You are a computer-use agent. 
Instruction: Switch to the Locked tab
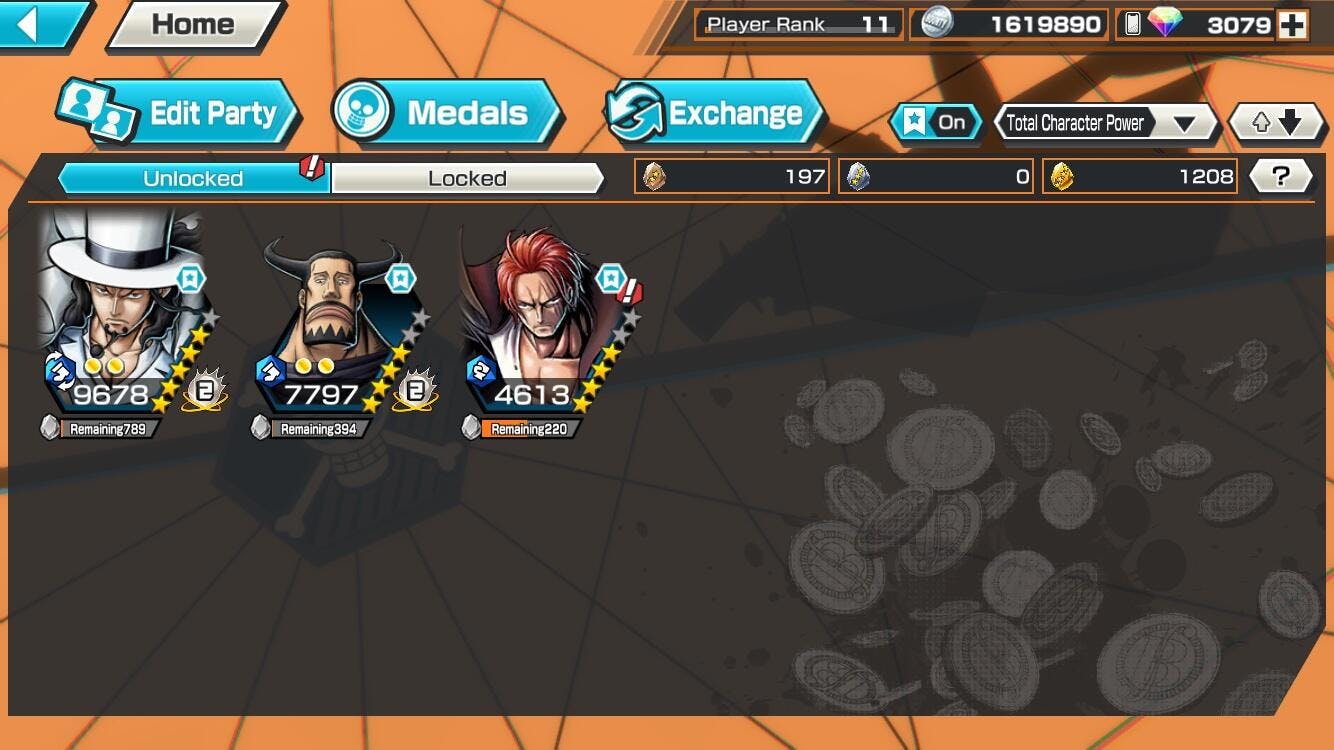click(467, 179)
